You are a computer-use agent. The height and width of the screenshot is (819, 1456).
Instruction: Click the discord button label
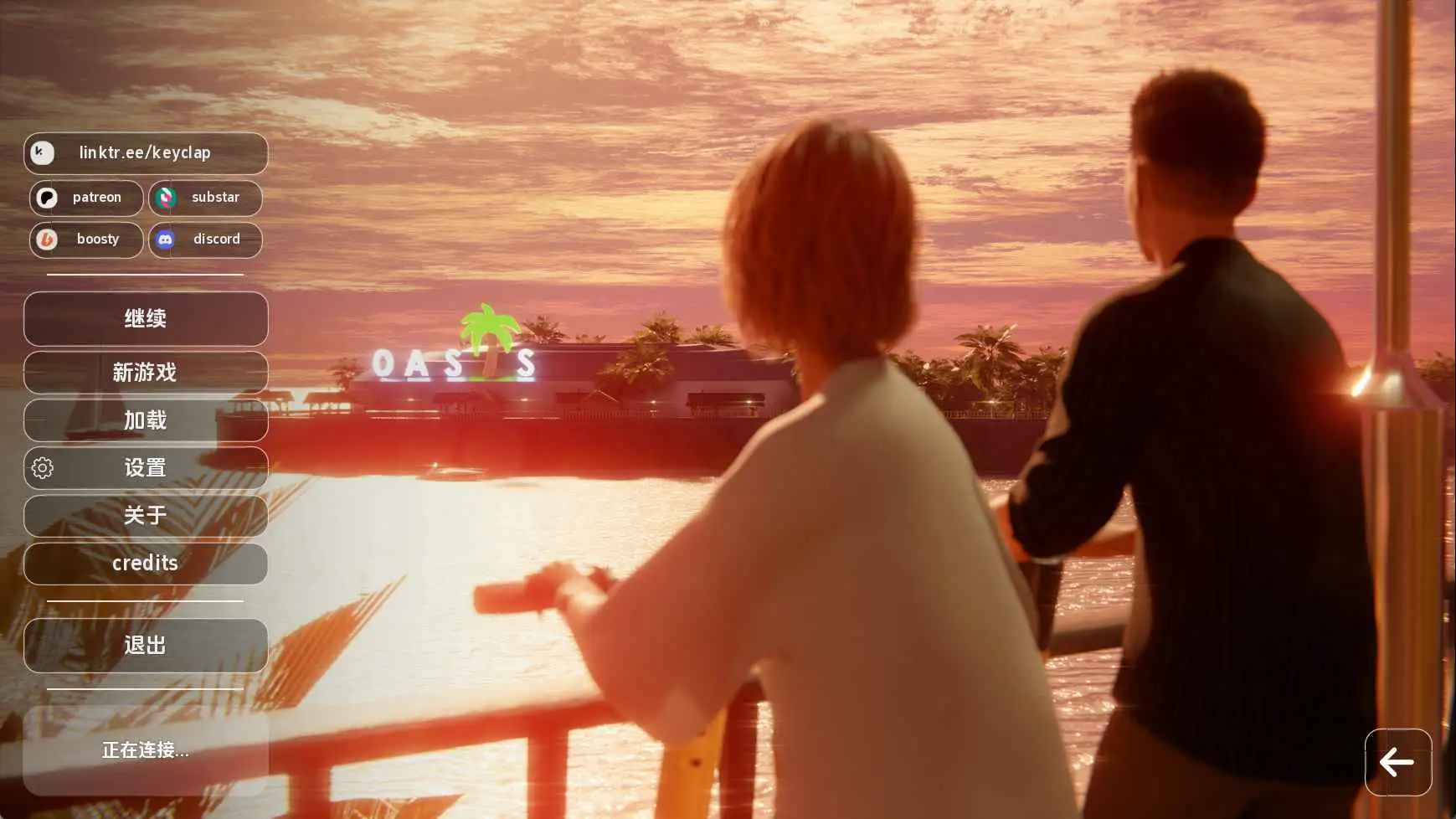217,240
